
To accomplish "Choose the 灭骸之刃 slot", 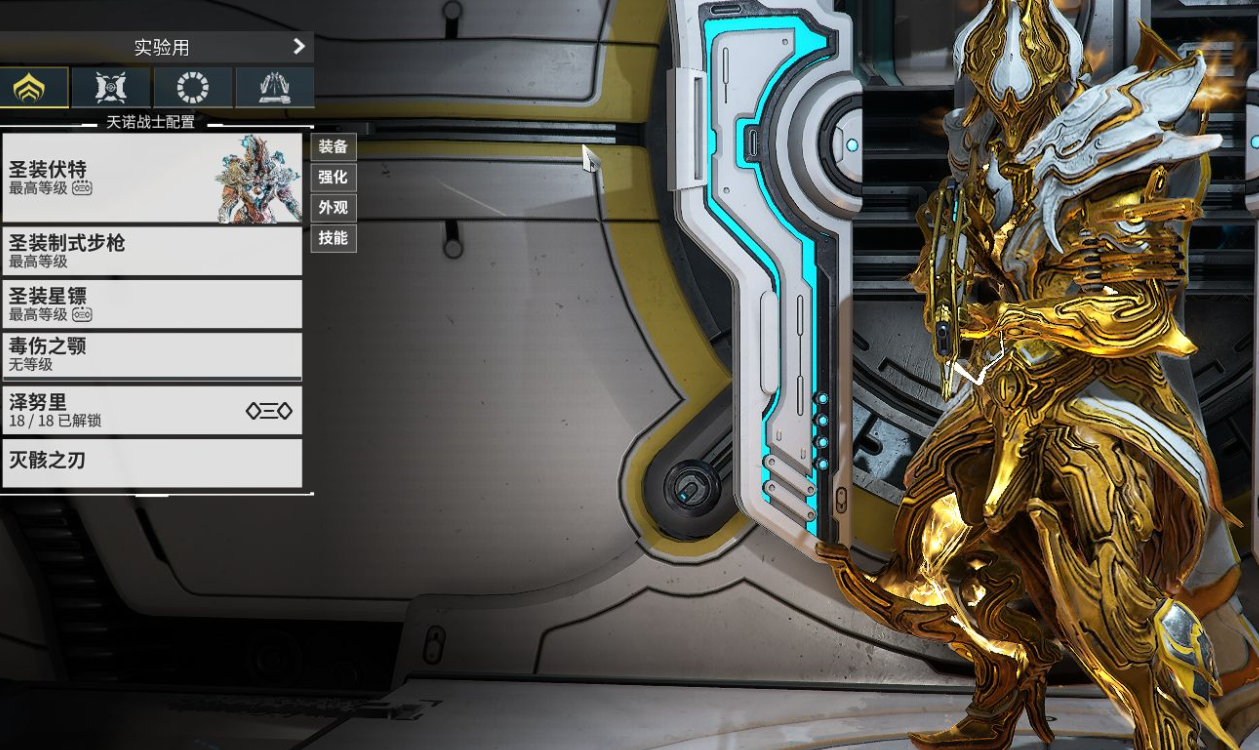I will pos(152,463).
